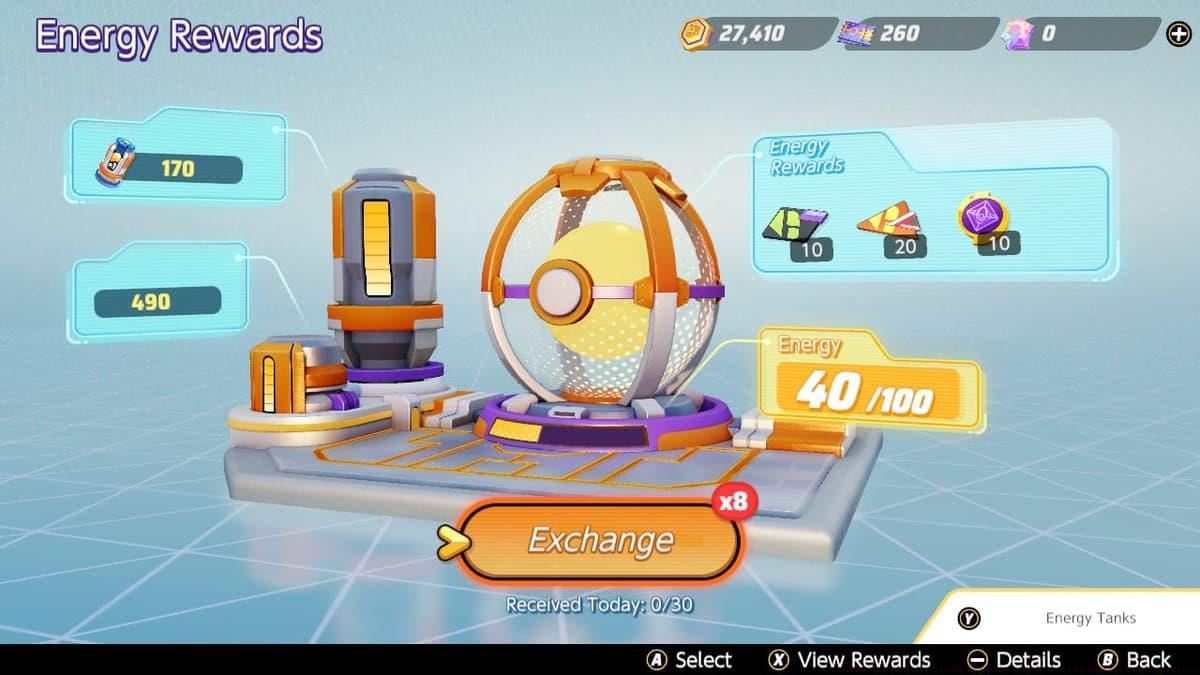
Task: Click the energy tank icon with 170
Action: tap(115, 163)
